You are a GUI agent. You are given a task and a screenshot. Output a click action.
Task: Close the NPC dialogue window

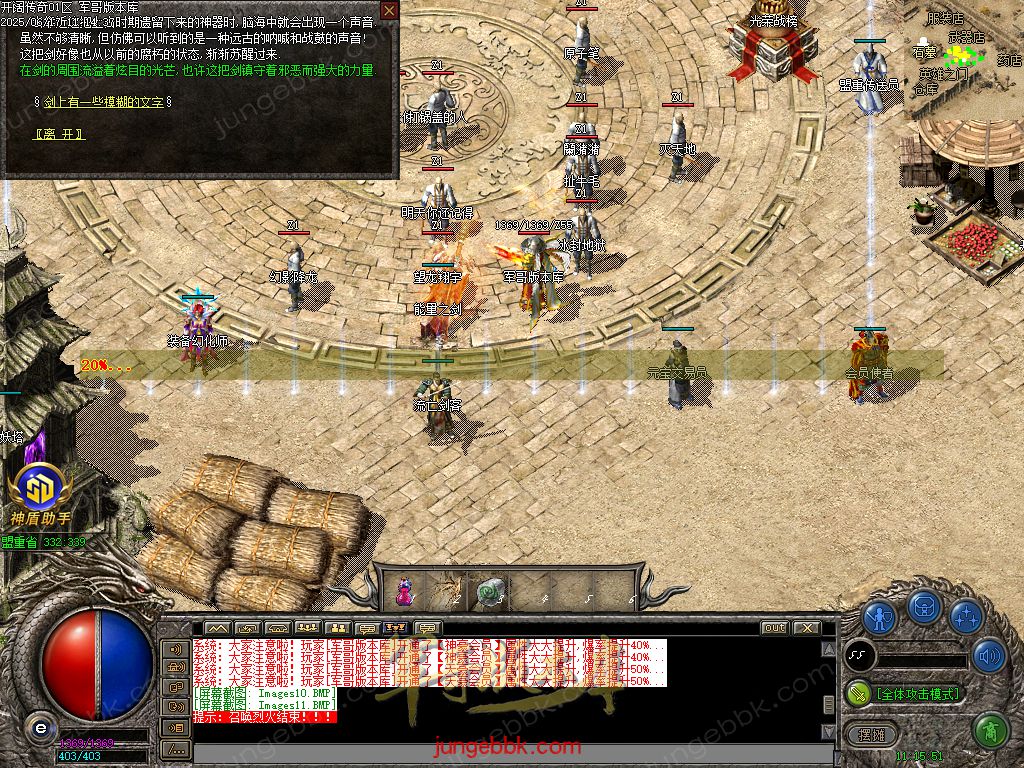click(389, 11)
